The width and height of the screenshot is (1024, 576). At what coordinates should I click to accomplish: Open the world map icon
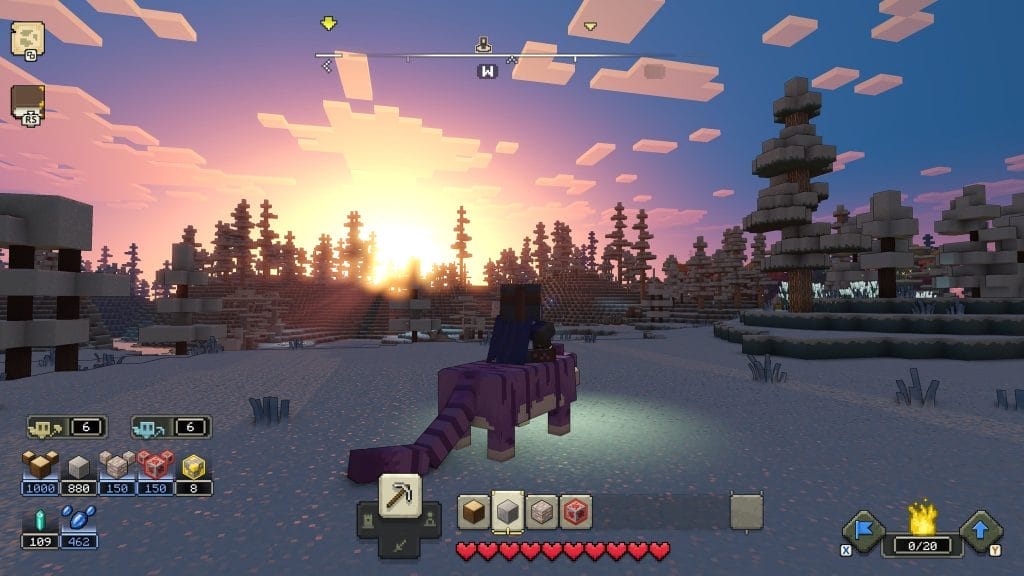[27, 38]
